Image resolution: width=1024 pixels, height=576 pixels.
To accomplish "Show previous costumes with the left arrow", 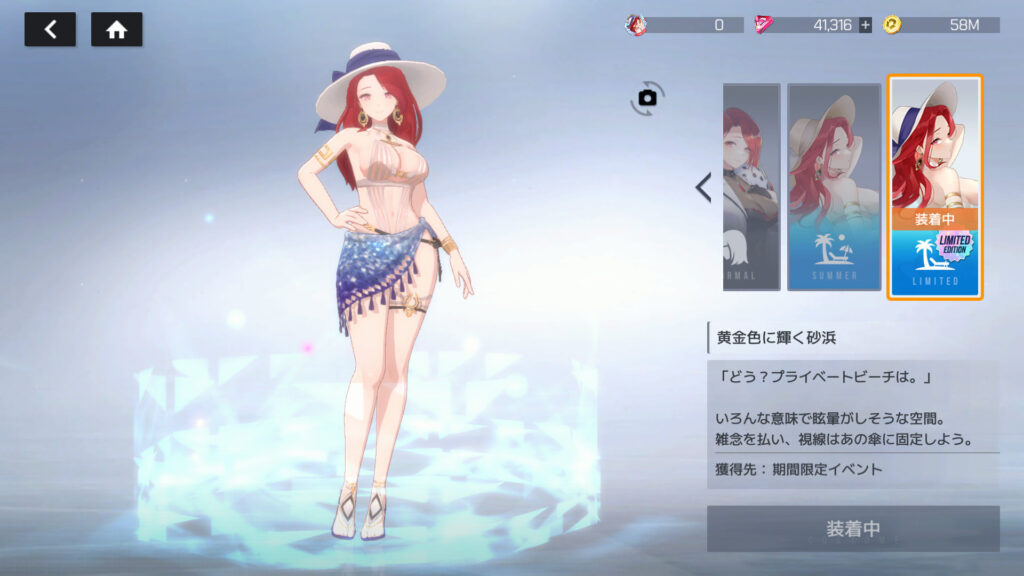I will click(x=703, y=187).
